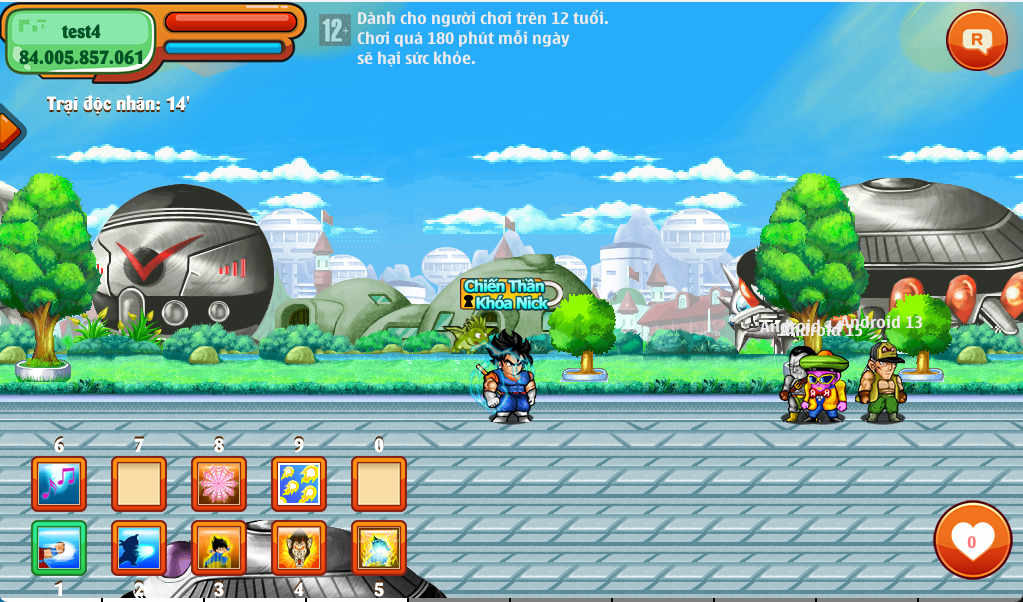This screenshot has width=1023, height=602.
Task: Cast the pink spider web skill
Action: point(219,484)
